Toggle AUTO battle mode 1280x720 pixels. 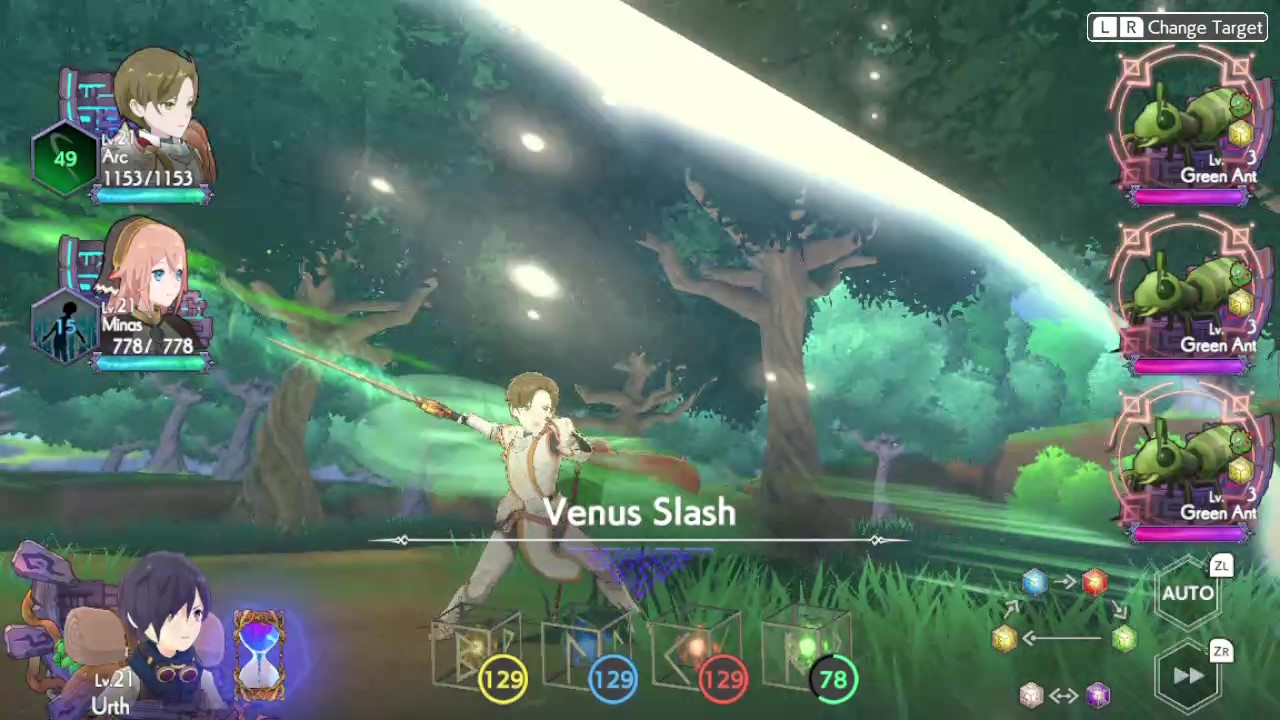click(1188, 593)
